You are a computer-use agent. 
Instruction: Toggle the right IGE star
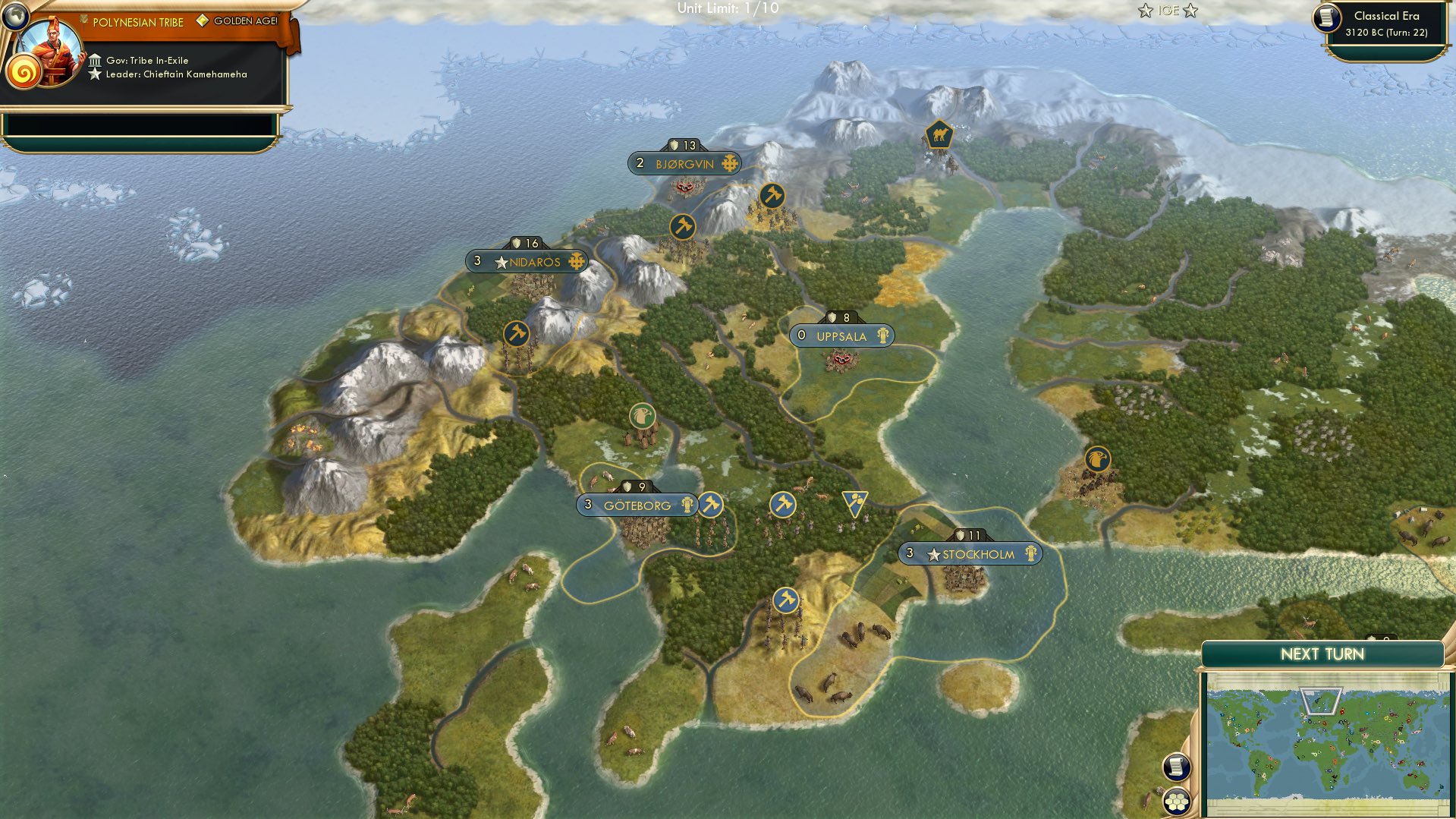coord(1190,11)
